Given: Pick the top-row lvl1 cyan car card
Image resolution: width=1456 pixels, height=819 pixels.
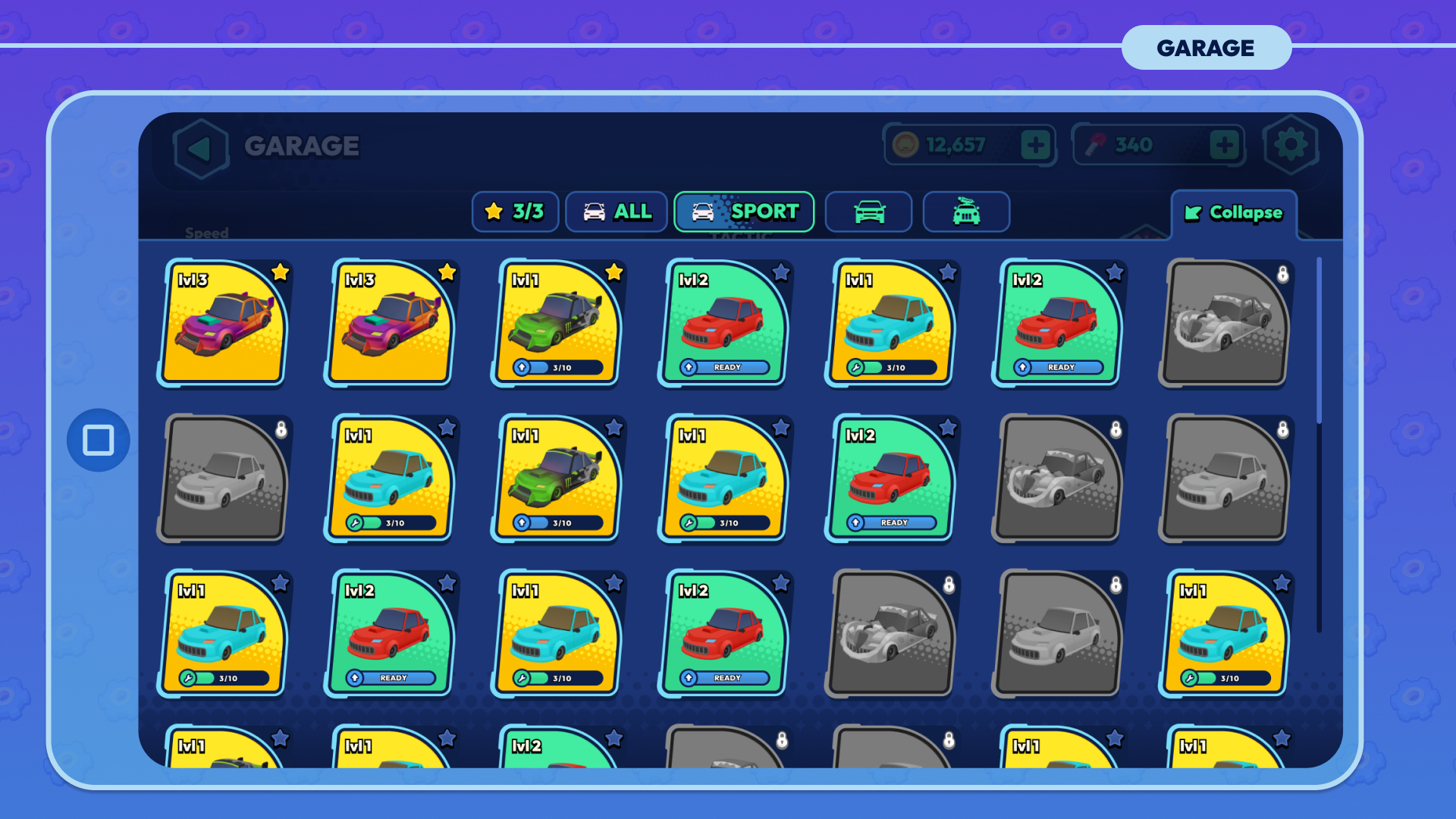Looking at the screenshot, I should click(891, 323).
